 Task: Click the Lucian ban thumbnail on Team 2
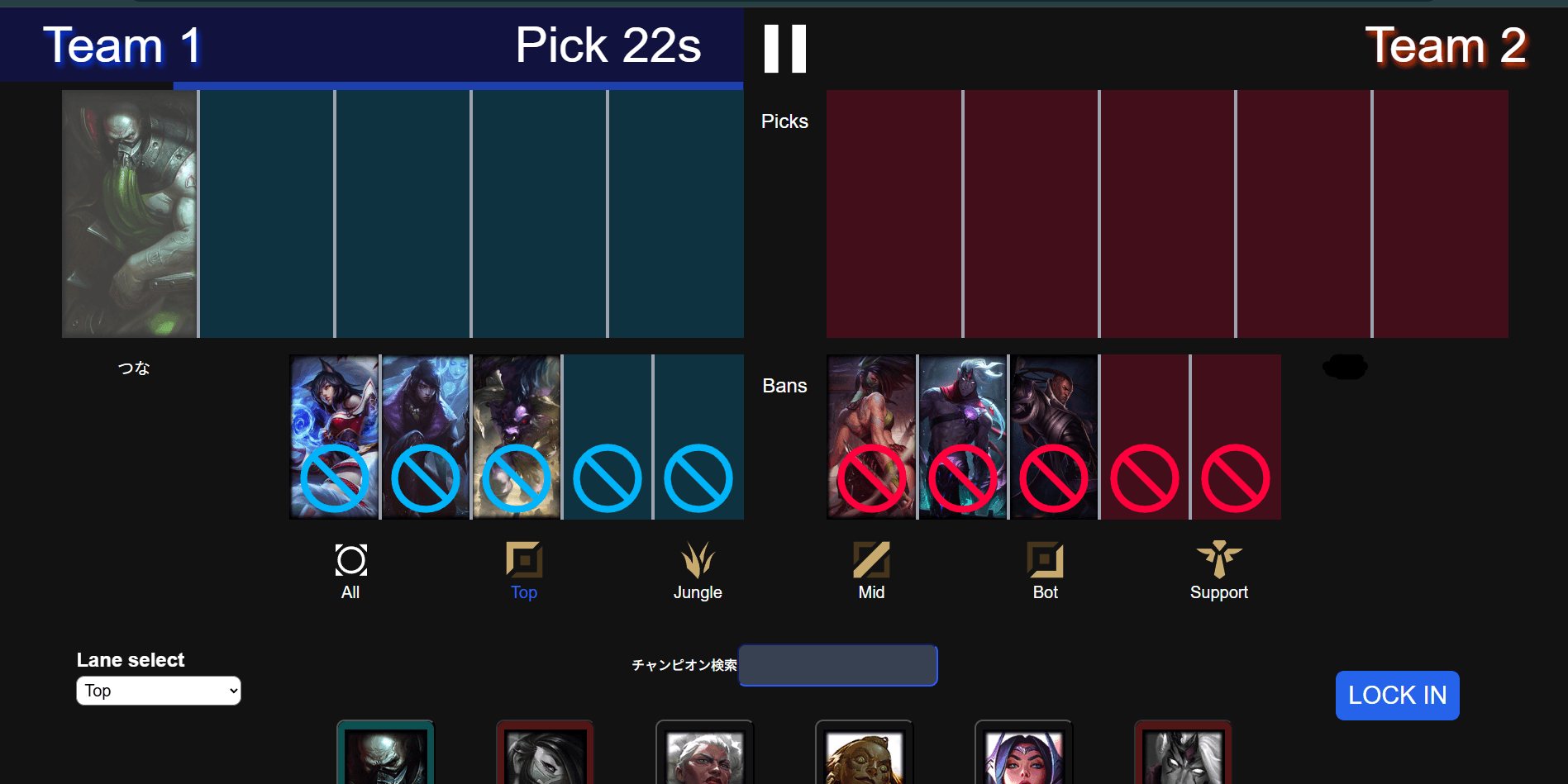click(x=1053, y=436)
